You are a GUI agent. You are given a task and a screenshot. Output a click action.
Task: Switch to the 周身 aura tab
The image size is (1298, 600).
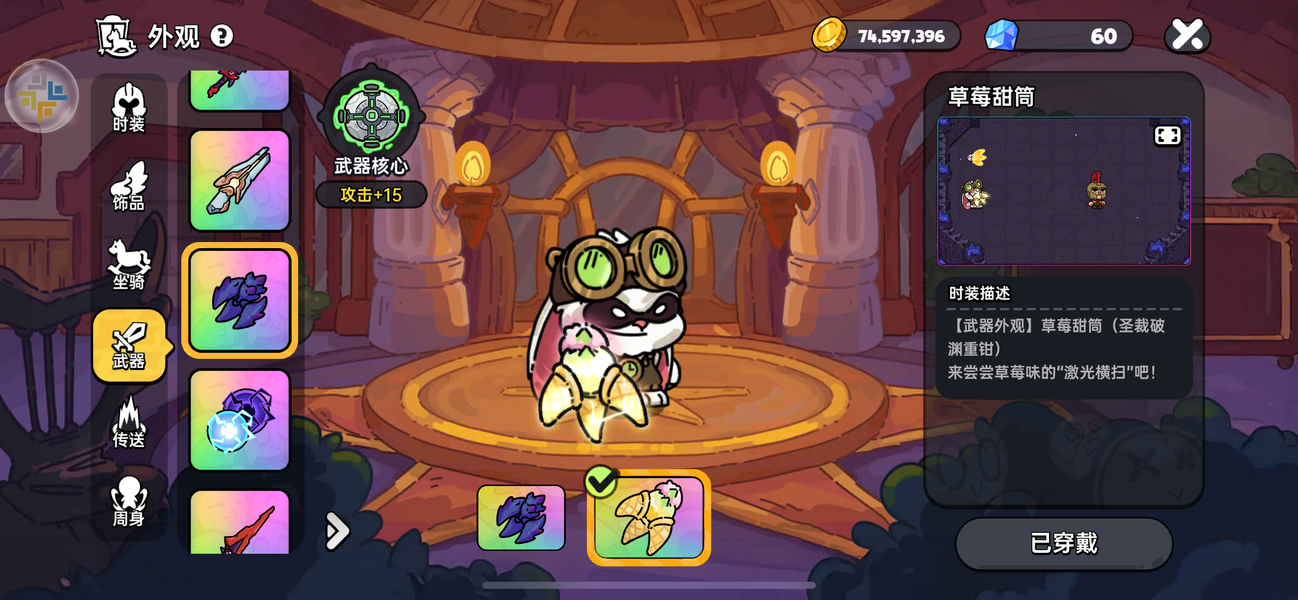[x=129, y=503]
